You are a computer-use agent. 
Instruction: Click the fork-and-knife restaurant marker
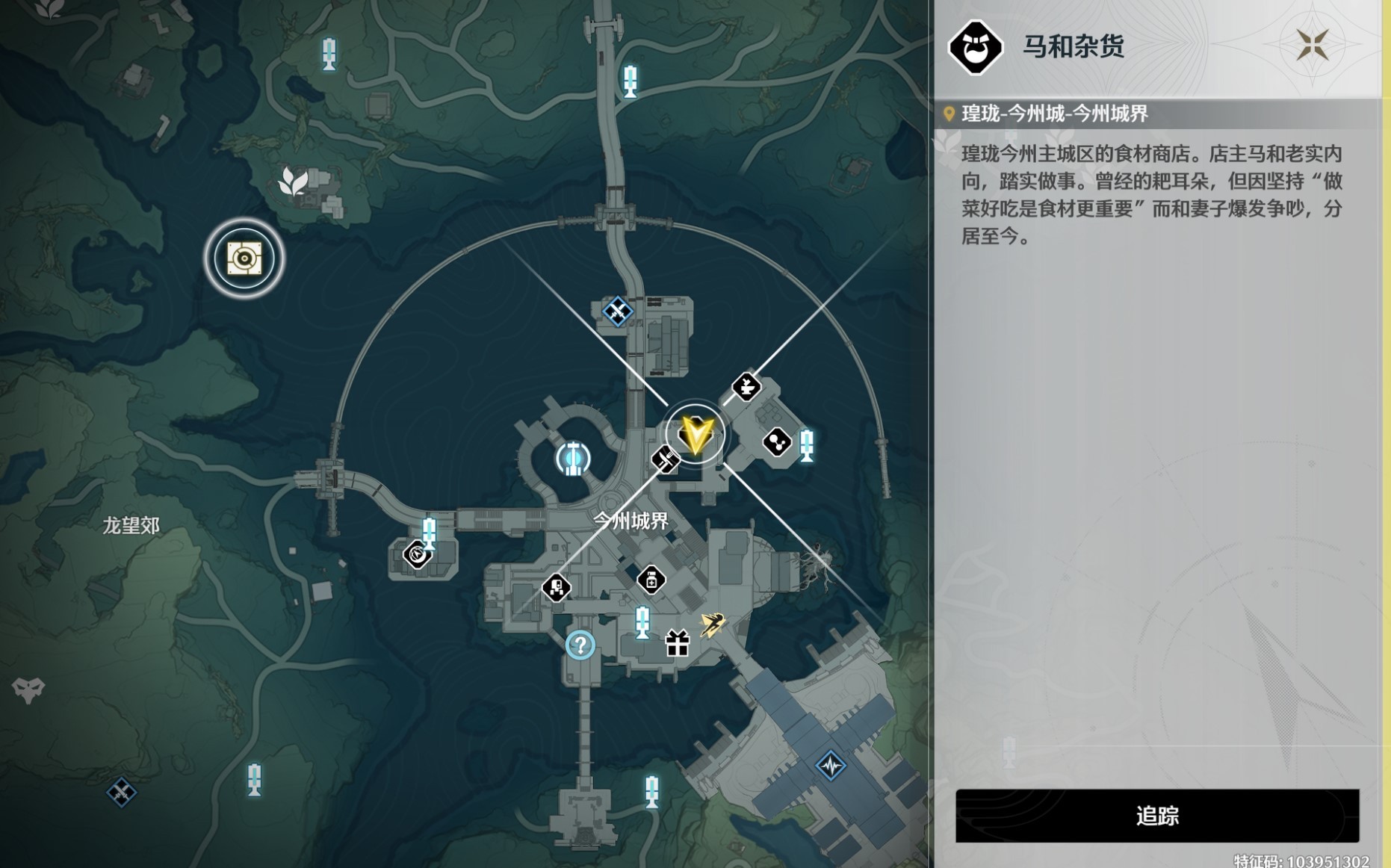point(666,460)
